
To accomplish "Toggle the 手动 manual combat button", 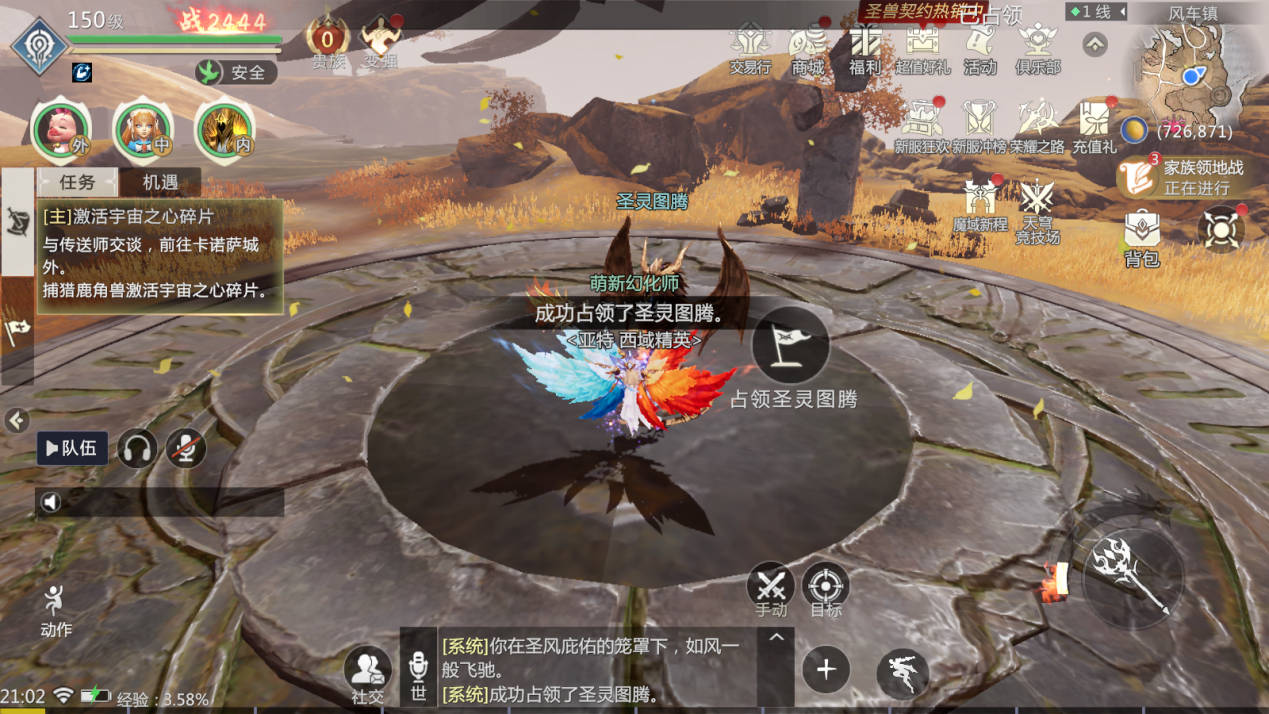I will [x=771, y=588].
